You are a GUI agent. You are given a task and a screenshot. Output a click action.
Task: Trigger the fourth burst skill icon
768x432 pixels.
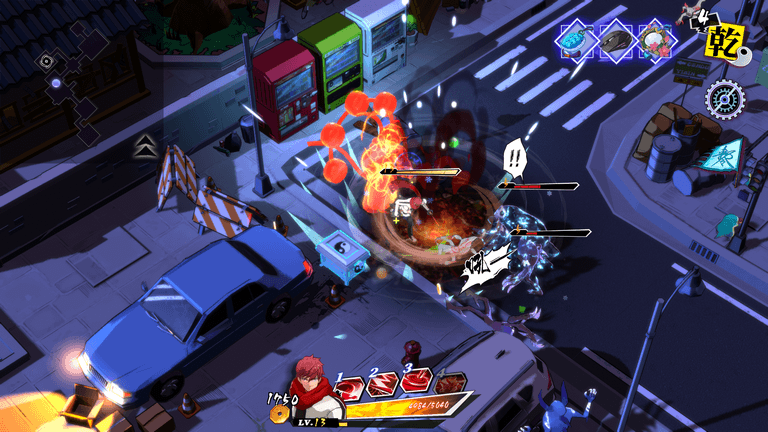click(451, 382)
